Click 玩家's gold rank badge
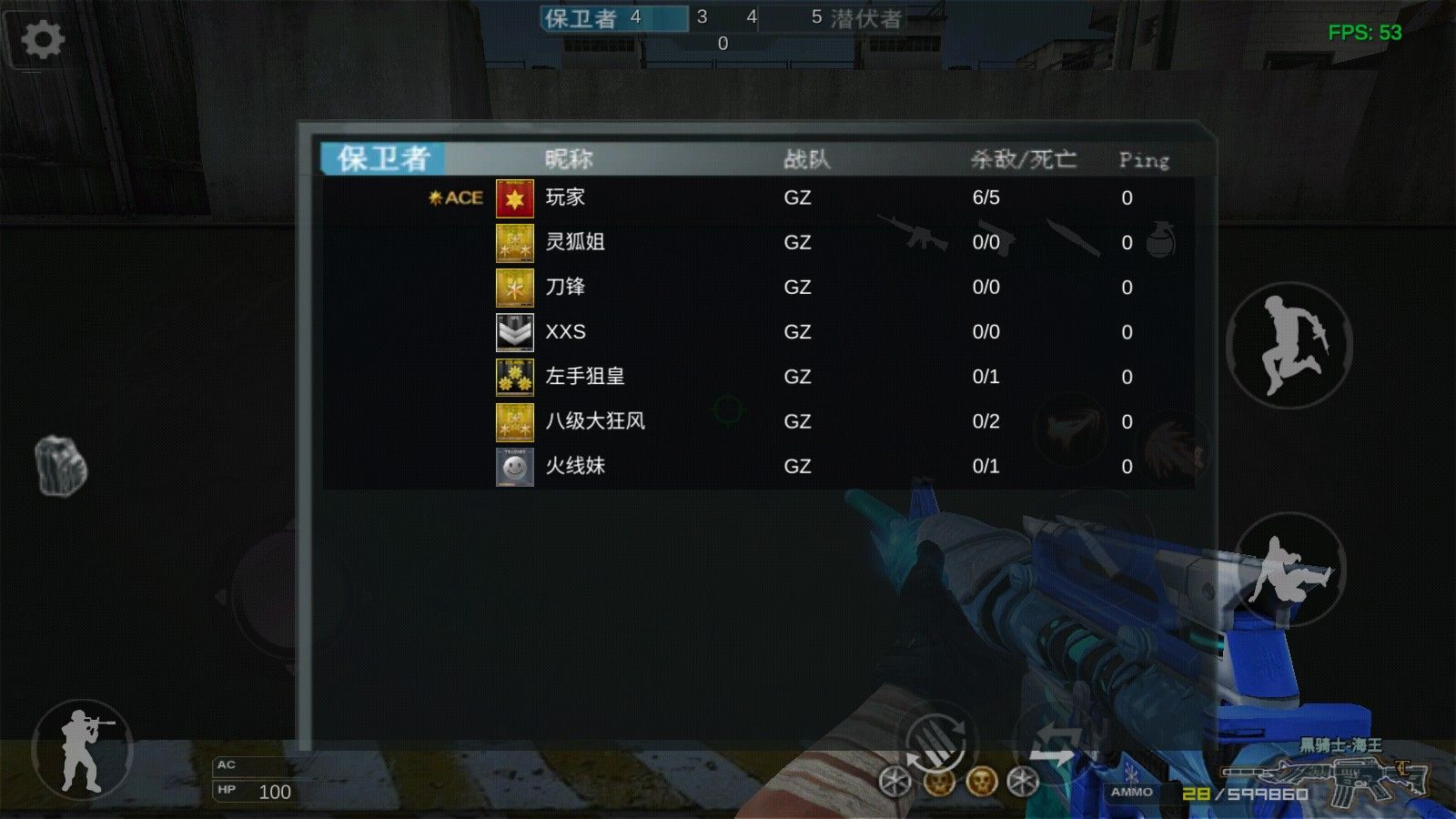Screen dimensions: 1456x819 click(515, 197)
